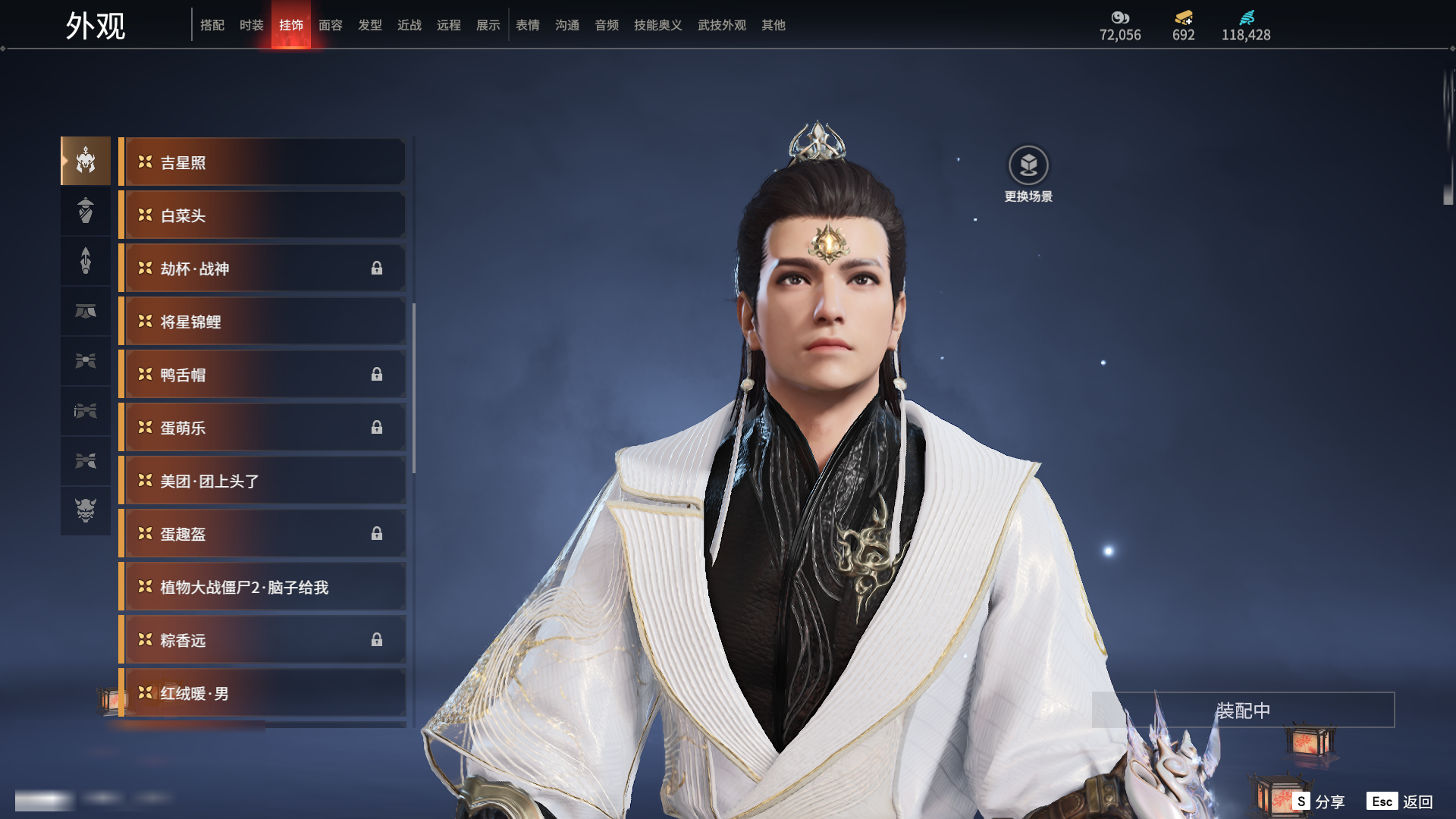Select the 白菜头 accessory

pyautogui.click(x=262, y=215)
